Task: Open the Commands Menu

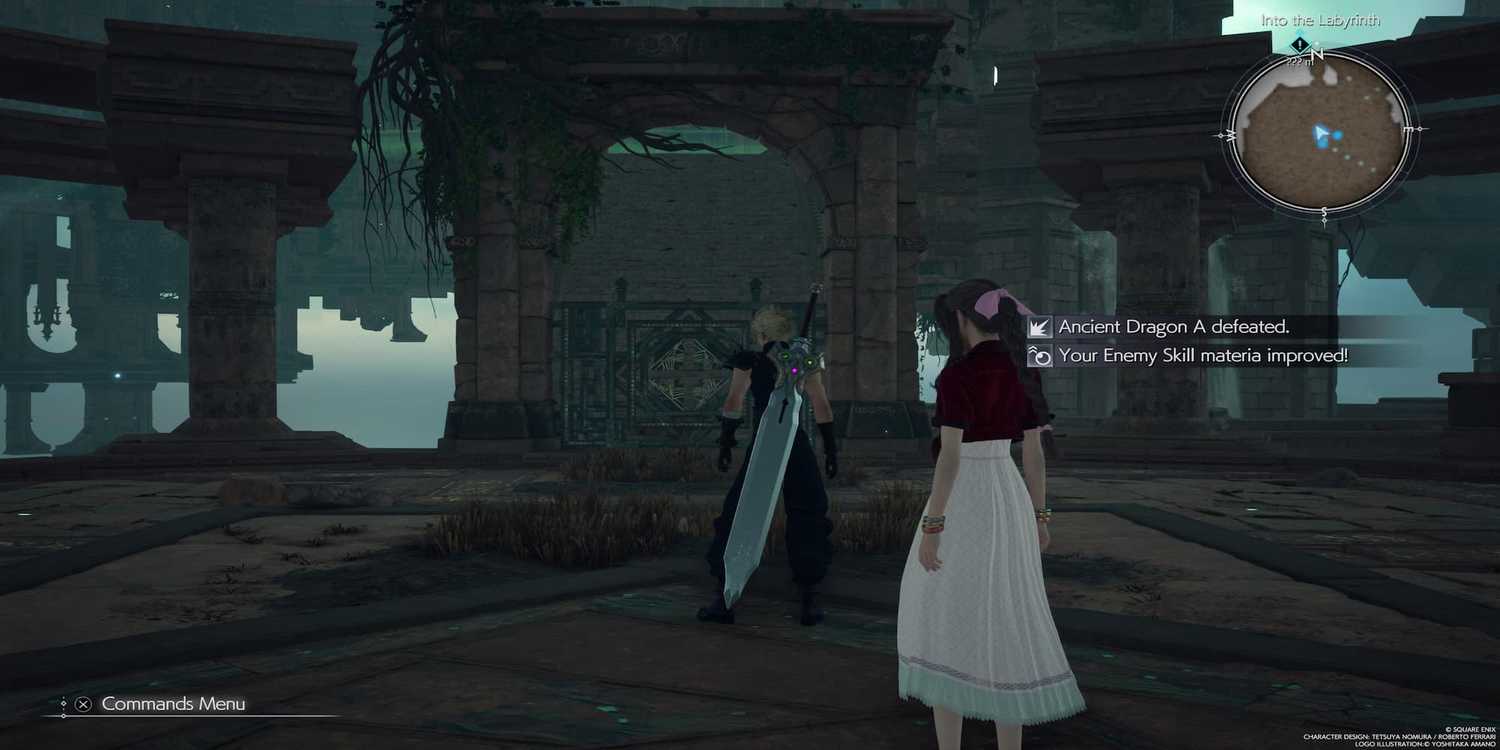Action: click(x=172, y=704)
